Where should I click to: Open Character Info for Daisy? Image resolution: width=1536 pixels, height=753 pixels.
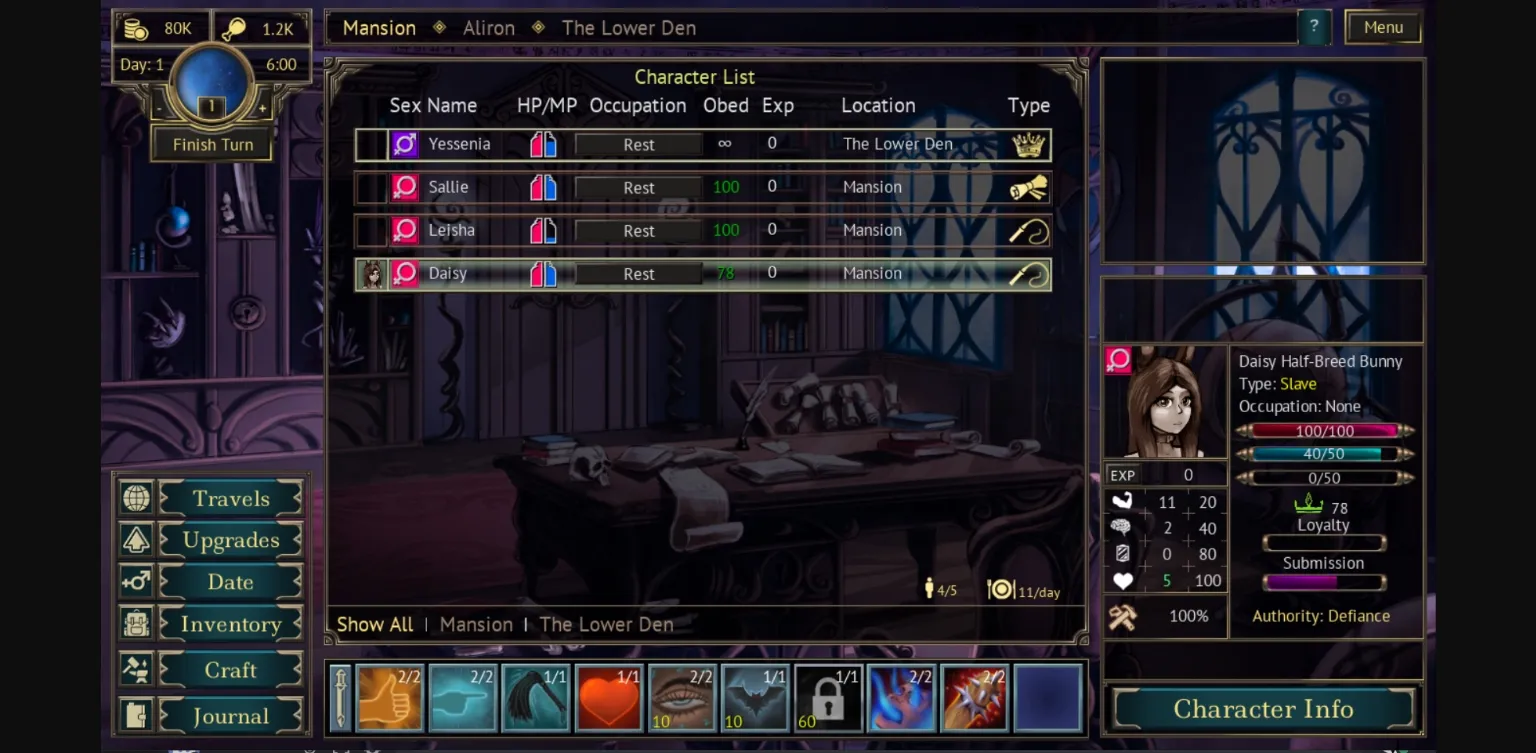1263,709
